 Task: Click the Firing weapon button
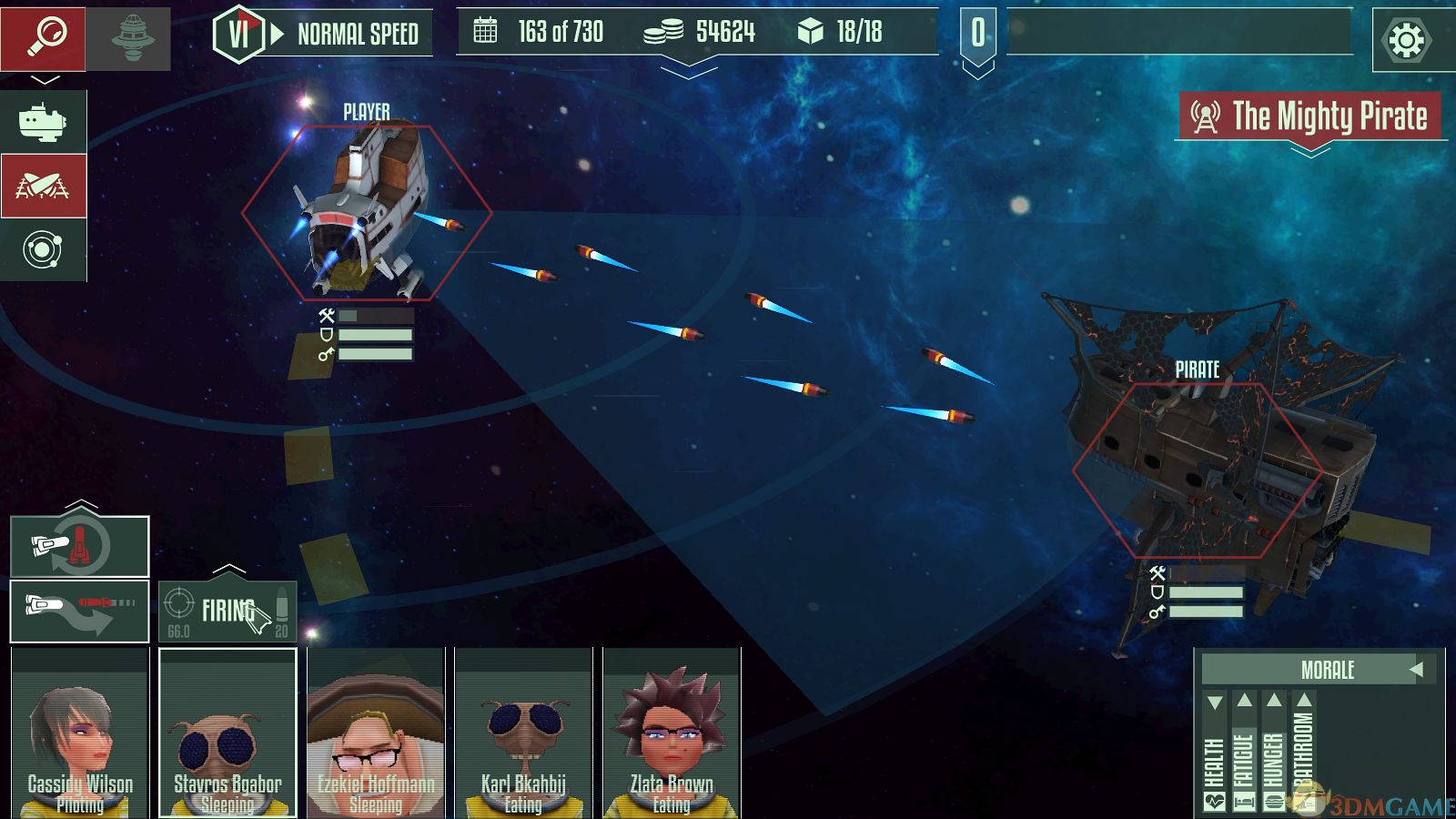click(227, 612)
